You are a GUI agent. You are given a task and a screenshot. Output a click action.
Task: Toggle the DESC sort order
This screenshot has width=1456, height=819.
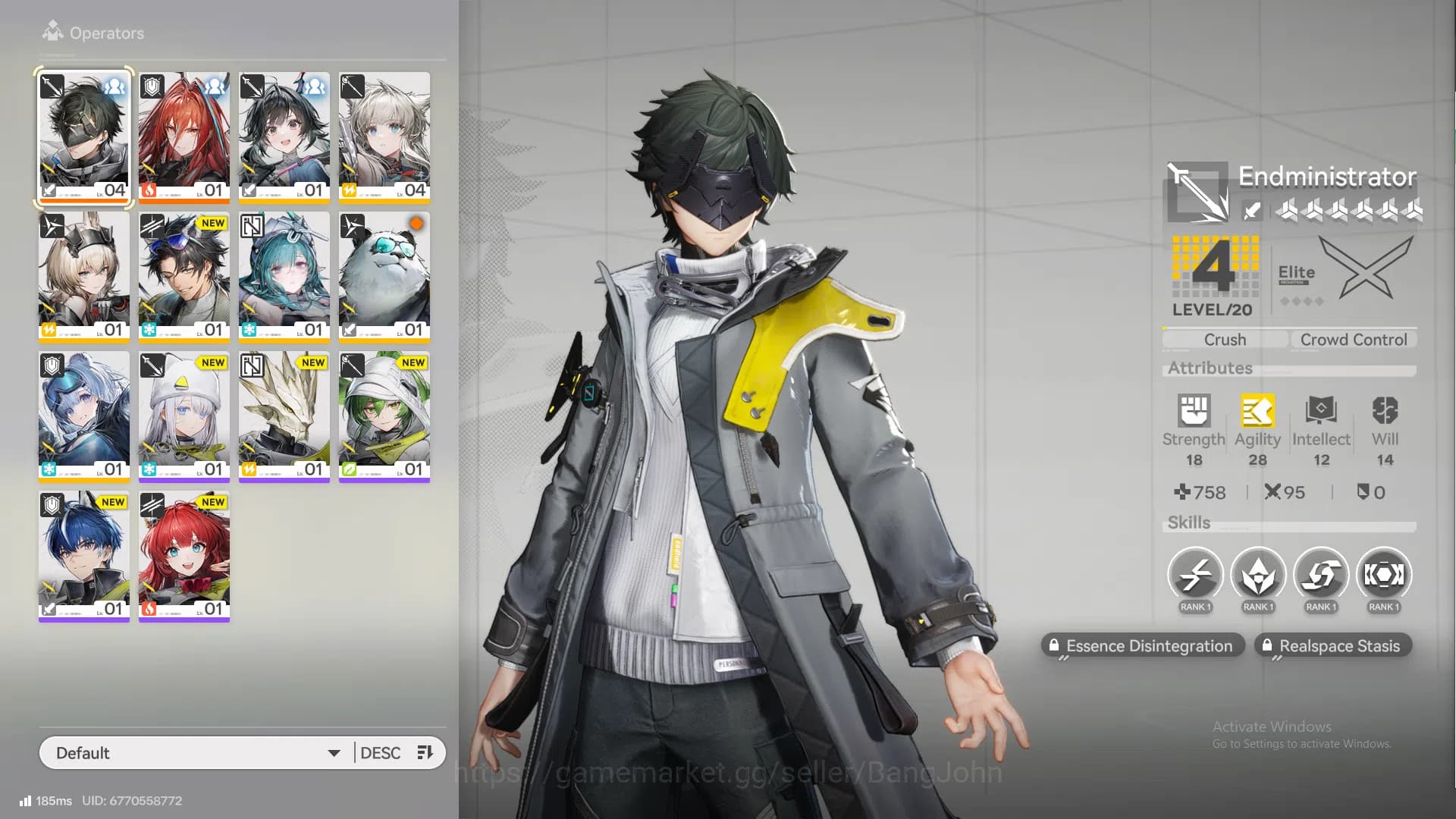point(396,753)
